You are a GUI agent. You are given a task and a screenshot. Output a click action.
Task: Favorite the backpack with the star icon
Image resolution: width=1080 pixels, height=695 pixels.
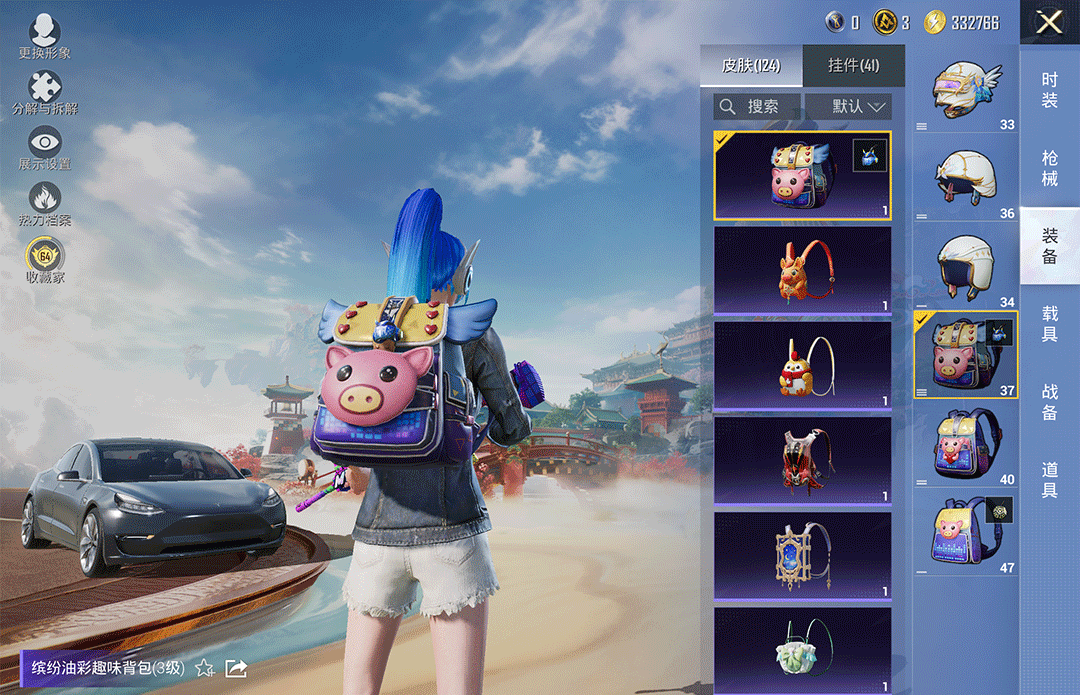point(204,667)
